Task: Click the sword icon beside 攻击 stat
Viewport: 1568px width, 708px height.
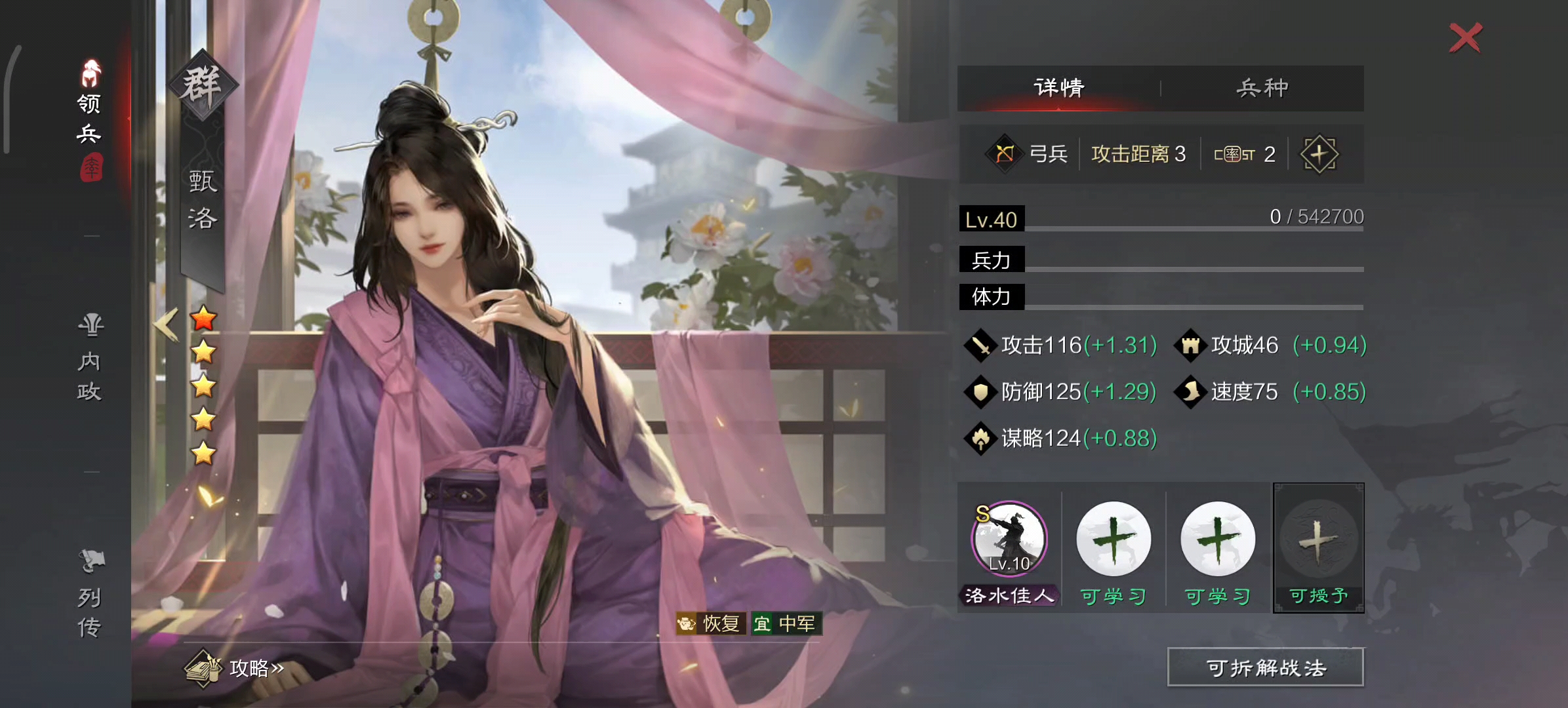Action: (980, 344)
